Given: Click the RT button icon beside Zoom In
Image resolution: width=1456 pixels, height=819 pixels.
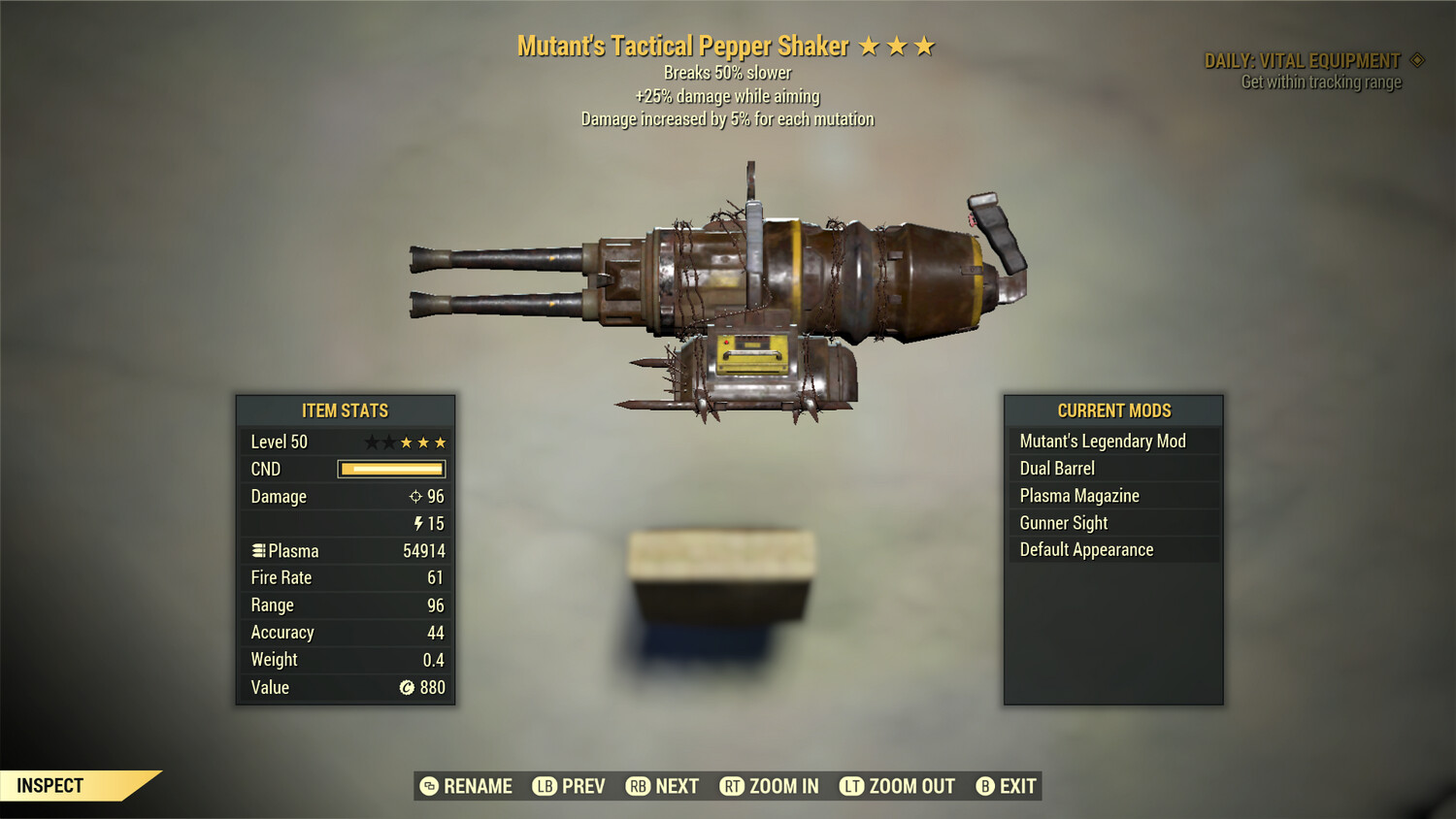Looking at the screenshot, I should (733, 786).
